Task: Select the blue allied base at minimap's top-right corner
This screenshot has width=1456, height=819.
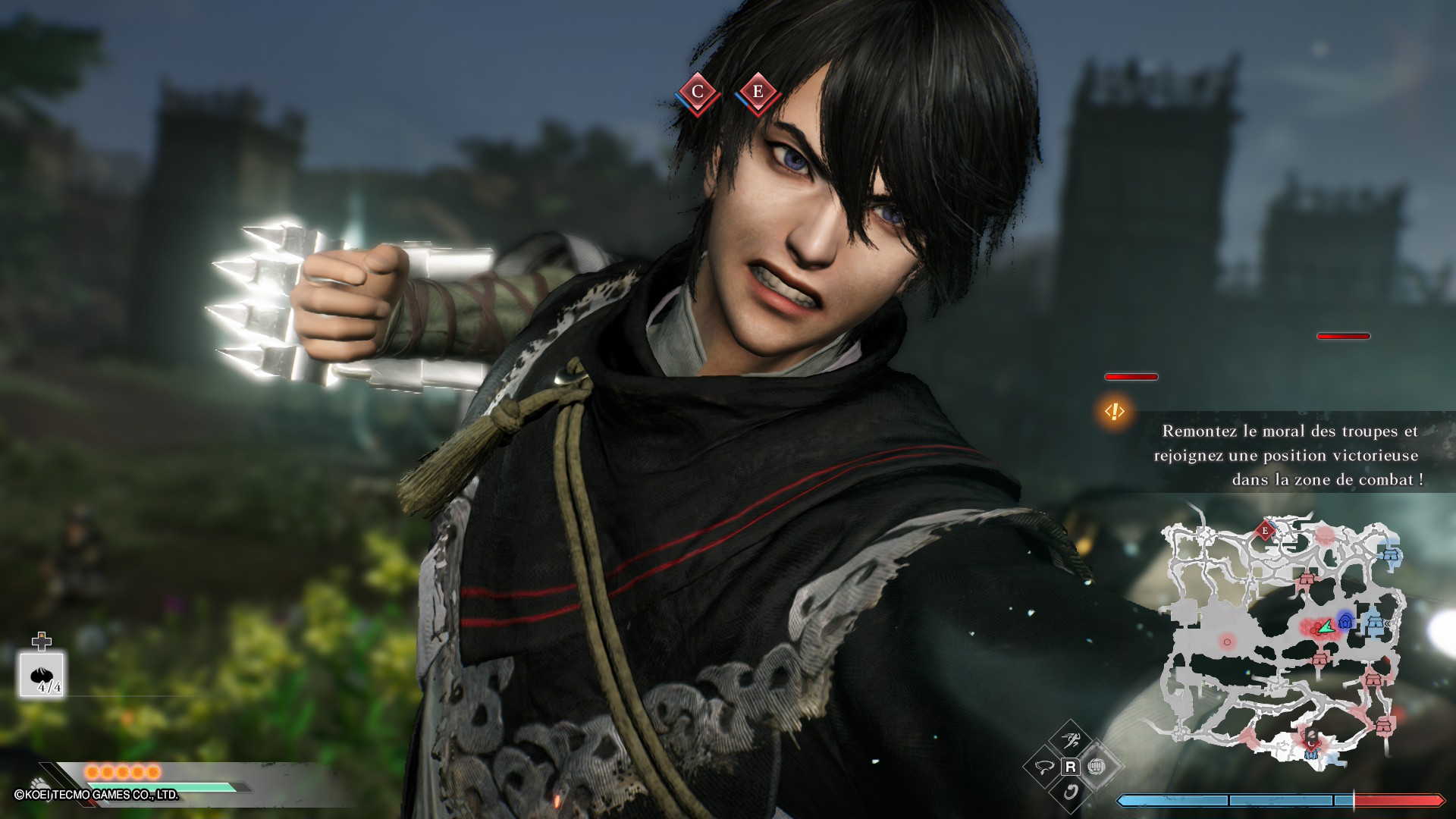Action: pyautogui.click(x=1390, y=555)
